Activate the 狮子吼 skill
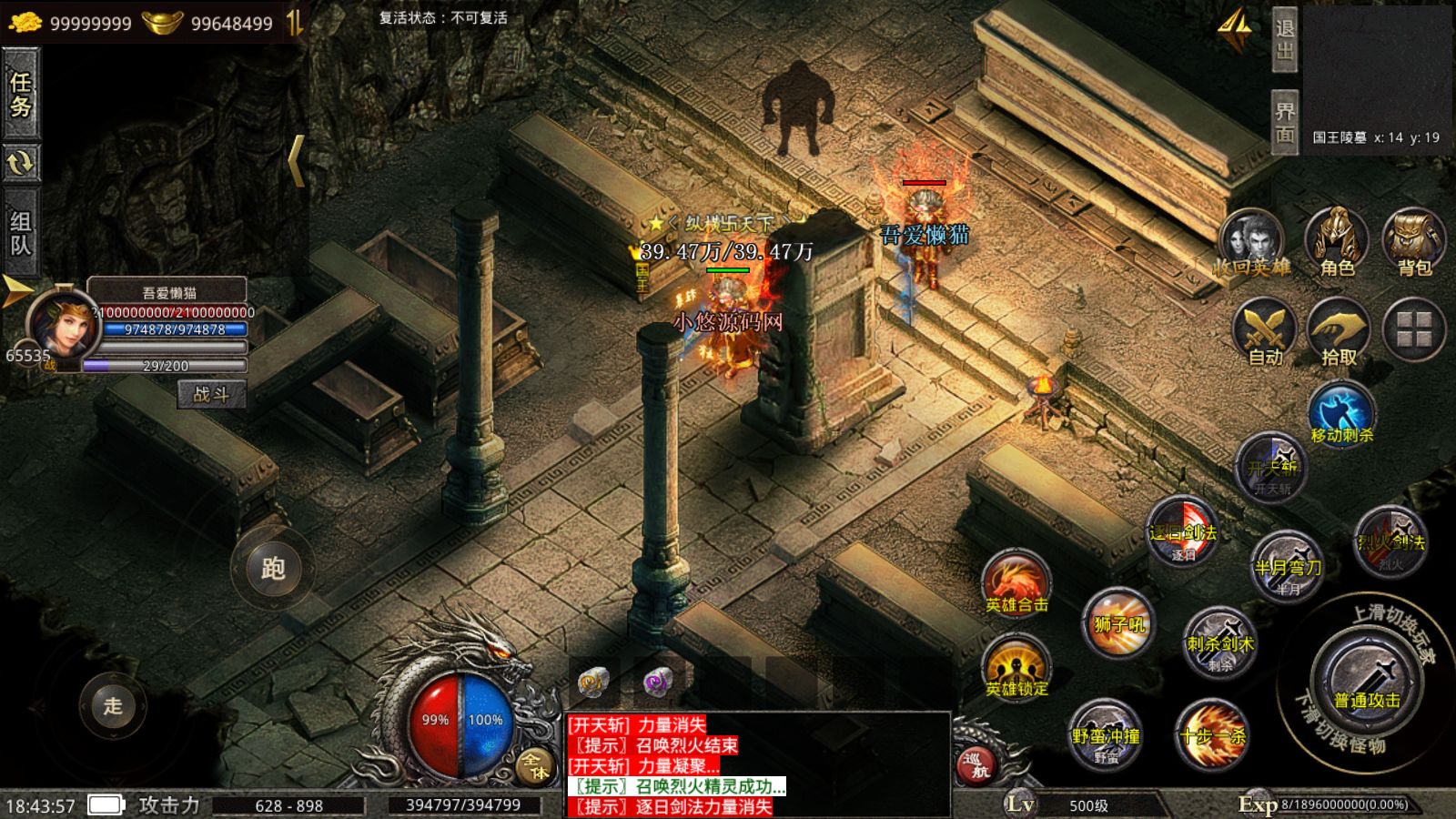Screen dimensions: 1456x819 pos(1118,622)
